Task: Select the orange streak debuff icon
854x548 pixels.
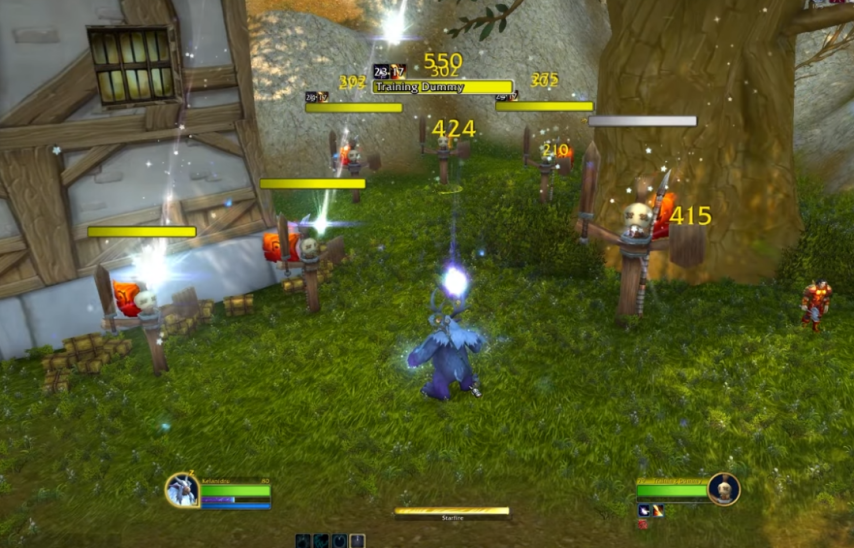Action: (x=659, y=510)
